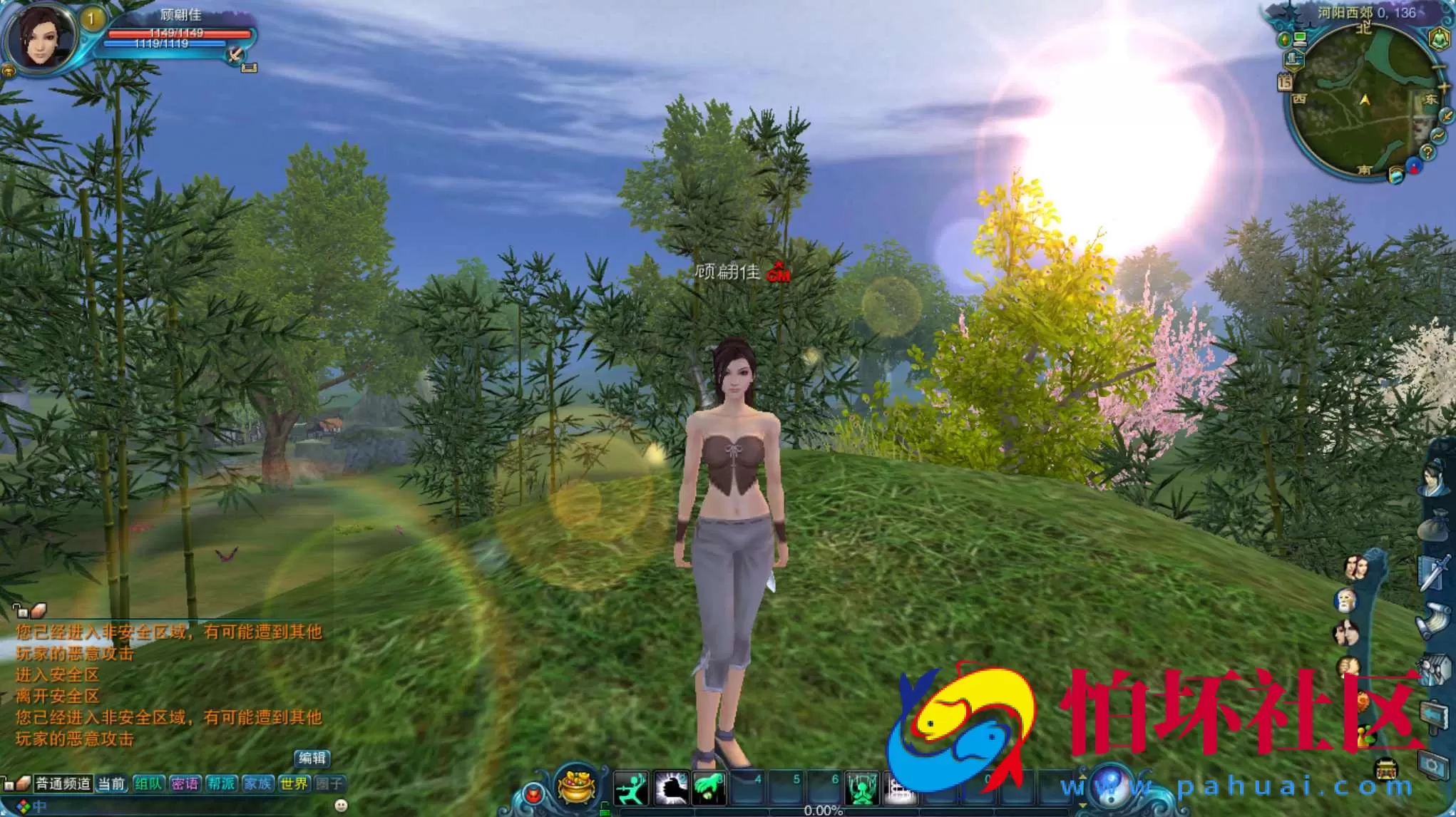Click the question mark help icon by the minimap
Screen dimensions: 1456x817
pyautogui.click(x=1428, y=151)
